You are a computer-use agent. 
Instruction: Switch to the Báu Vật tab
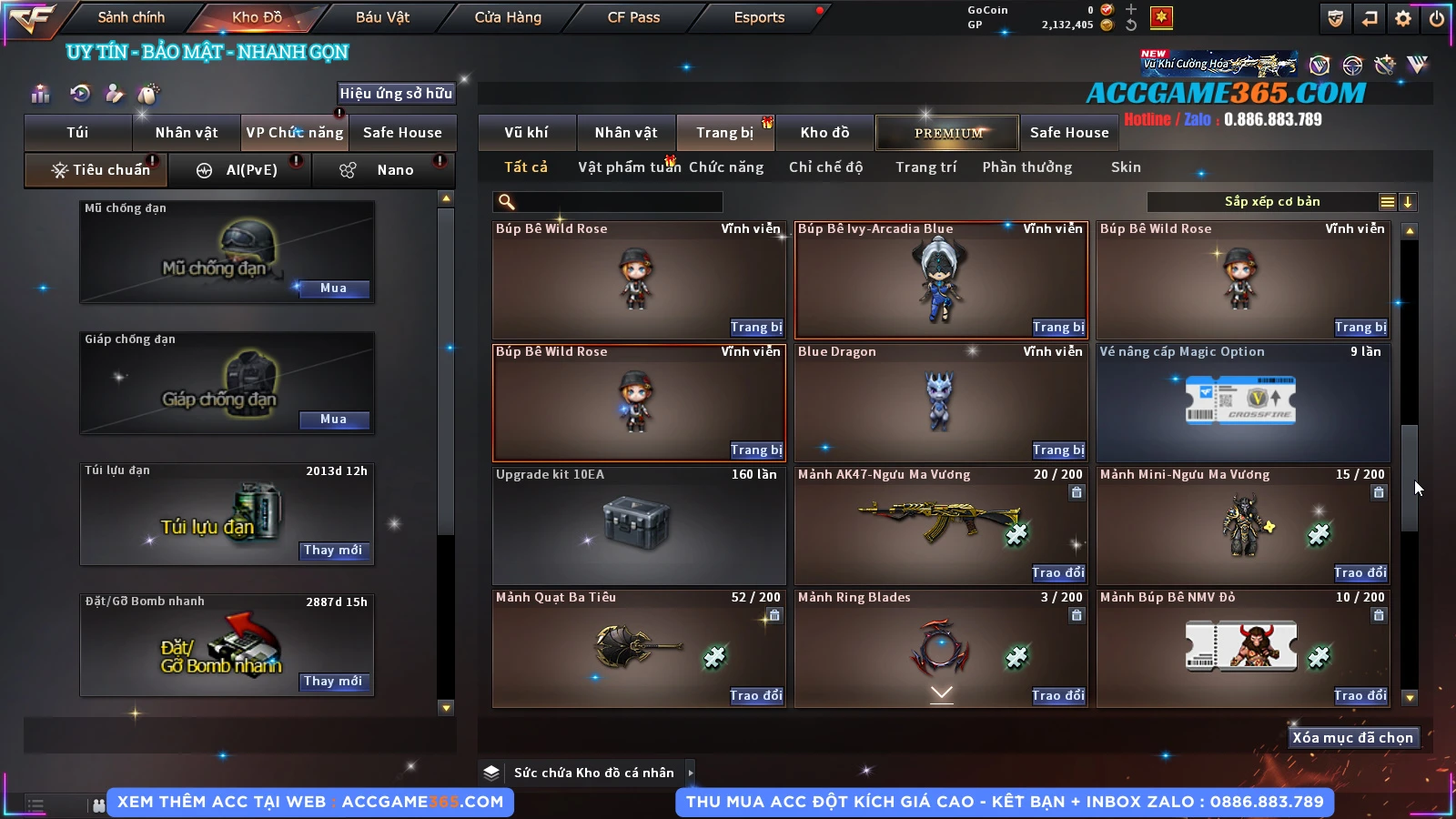pos(382,17)
